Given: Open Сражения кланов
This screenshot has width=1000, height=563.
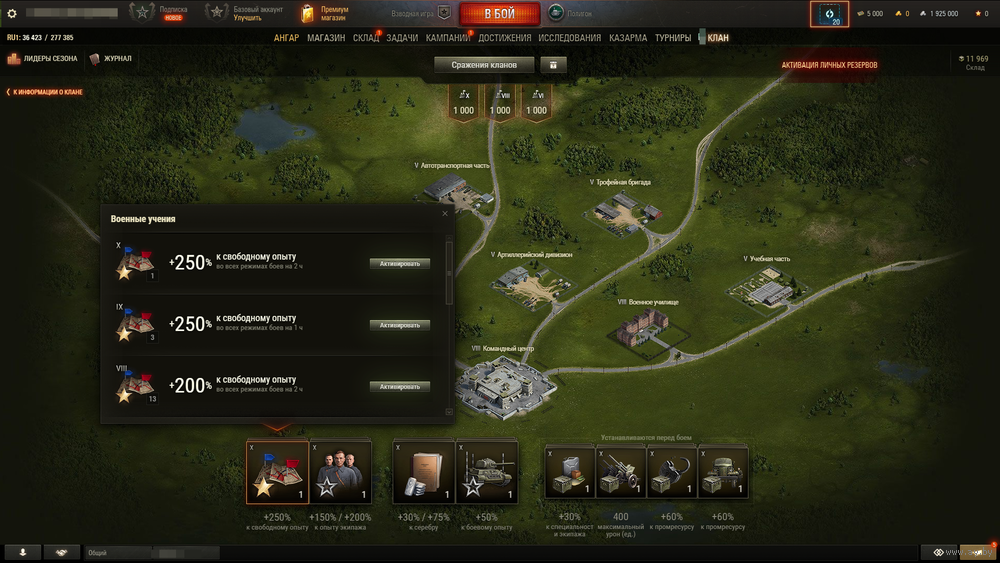Looking at the screenshot, I should (x=484, y=65).
